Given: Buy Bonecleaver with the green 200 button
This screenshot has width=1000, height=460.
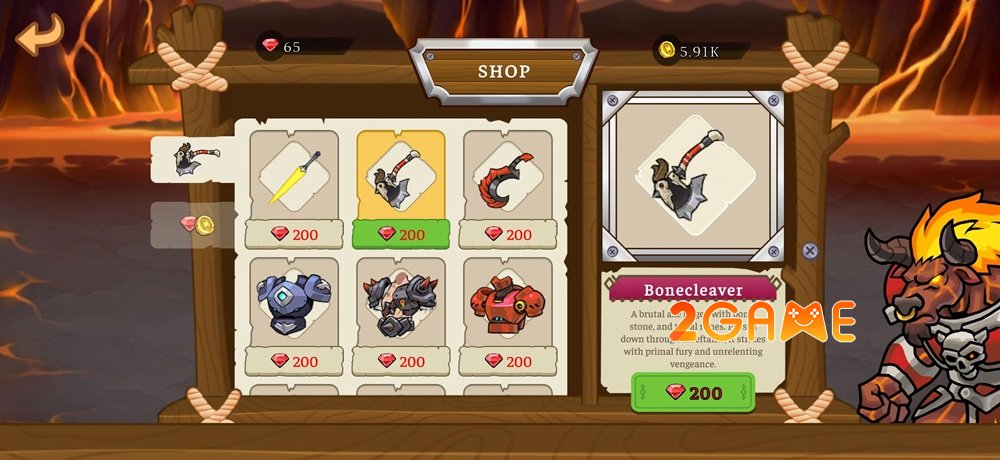Looking at the screenshot, I should coord(693,393).
